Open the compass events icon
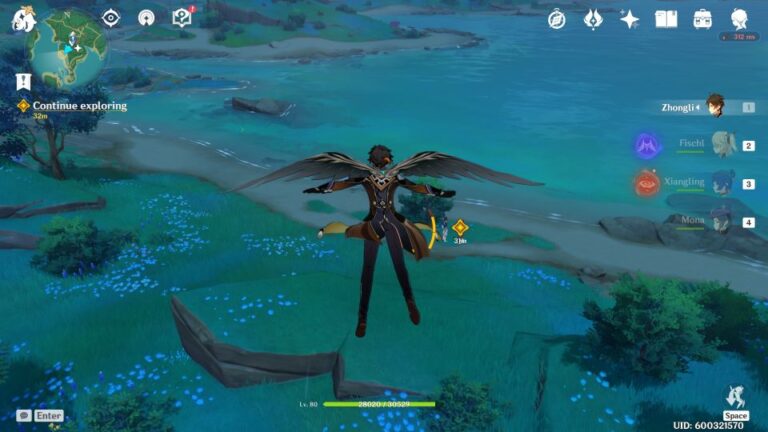Image resolution: width=768 pixels, height=432 pixels. [557, 19]
